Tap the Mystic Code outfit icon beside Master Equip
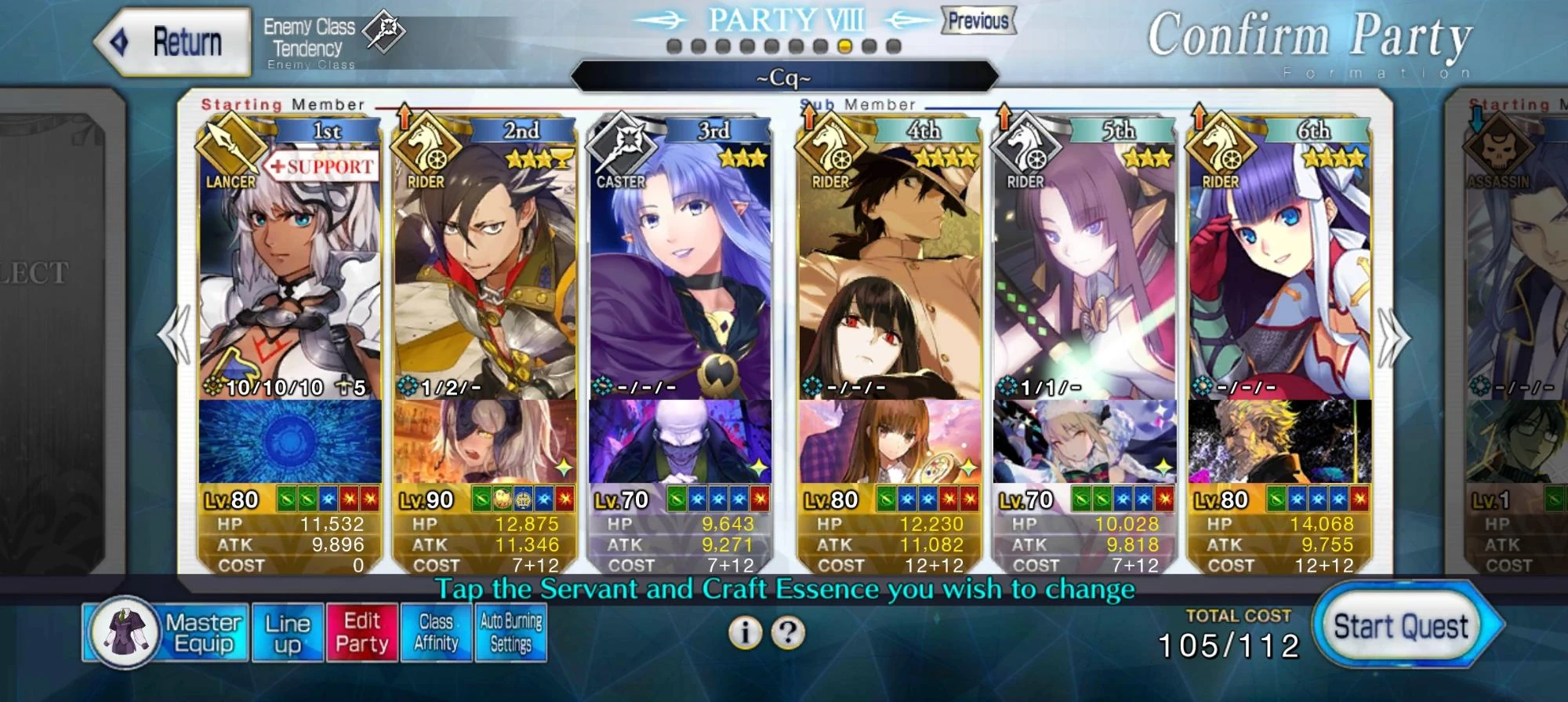This screenshot has height=702, width=1568. pyautogui.click(x=128, y=631)
